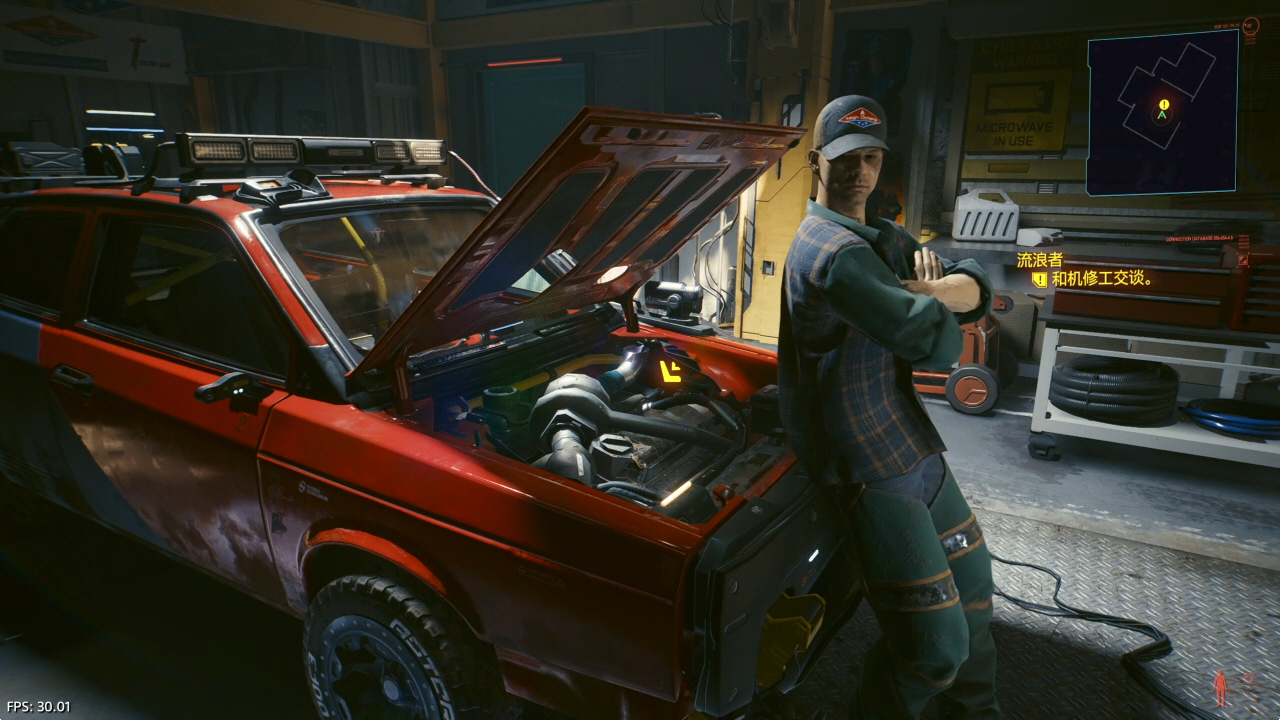Click the yellow exclamation marker on the minimap
This screenshot has height=720, width=1280.
point(1163,104)
